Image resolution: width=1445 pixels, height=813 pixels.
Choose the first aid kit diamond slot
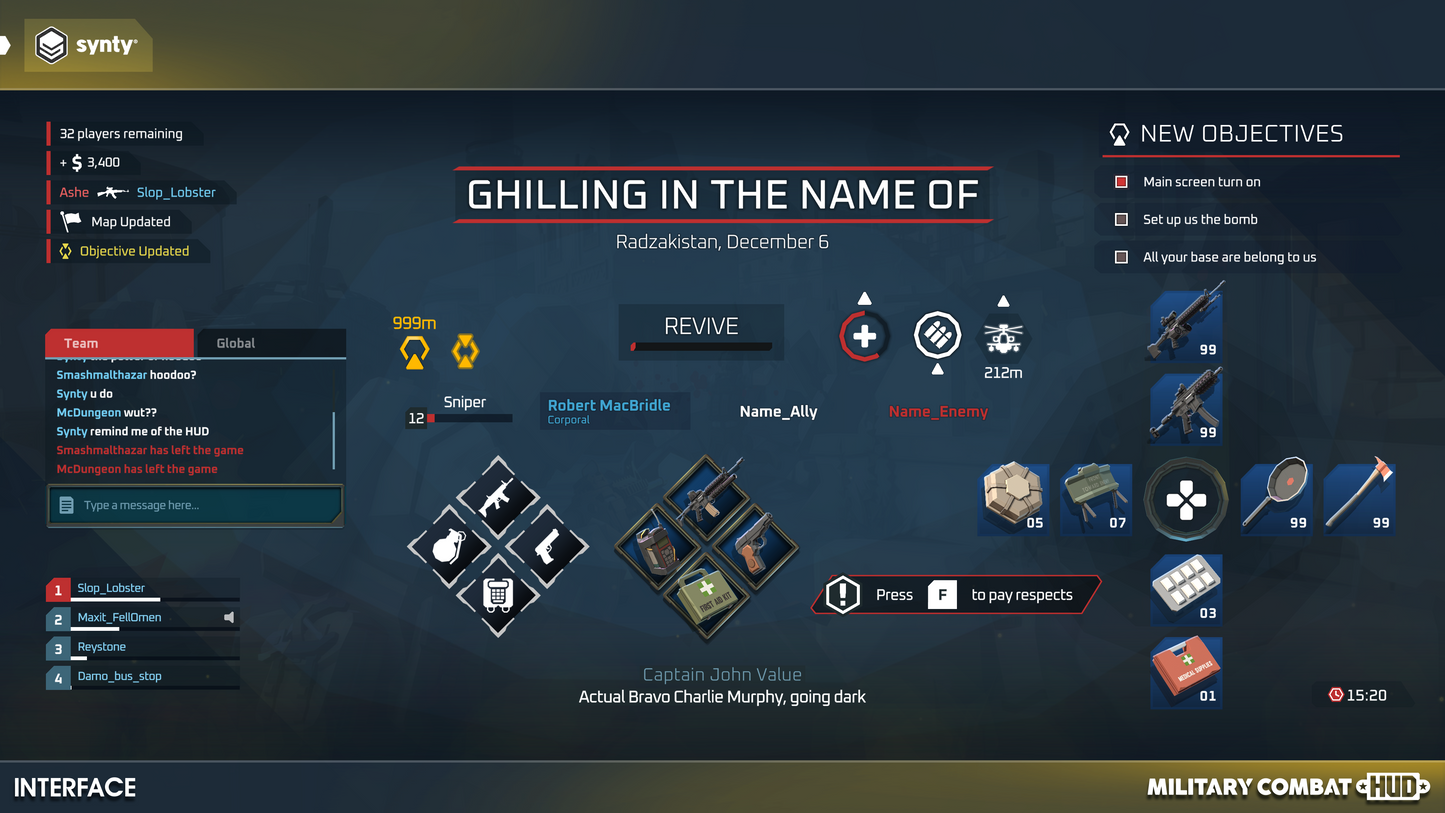click(x=706, y=596)
